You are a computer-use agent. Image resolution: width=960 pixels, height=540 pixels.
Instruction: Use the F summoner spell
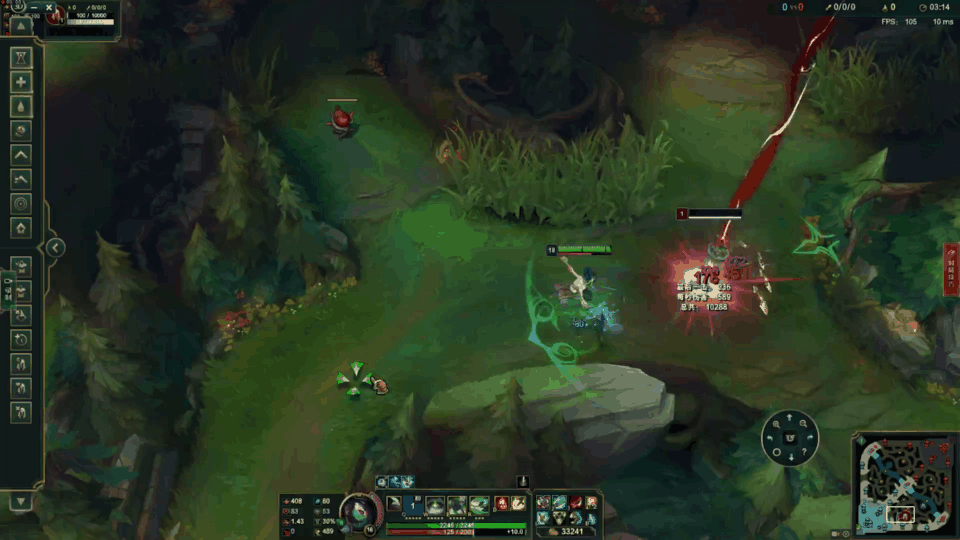(519, 503)
